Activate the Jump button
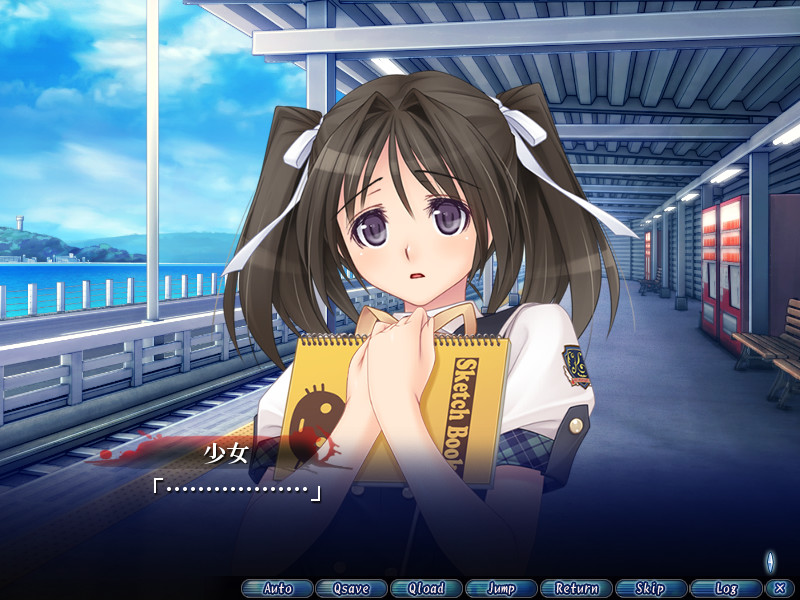The image size is (800, 600). coord(500,589)
